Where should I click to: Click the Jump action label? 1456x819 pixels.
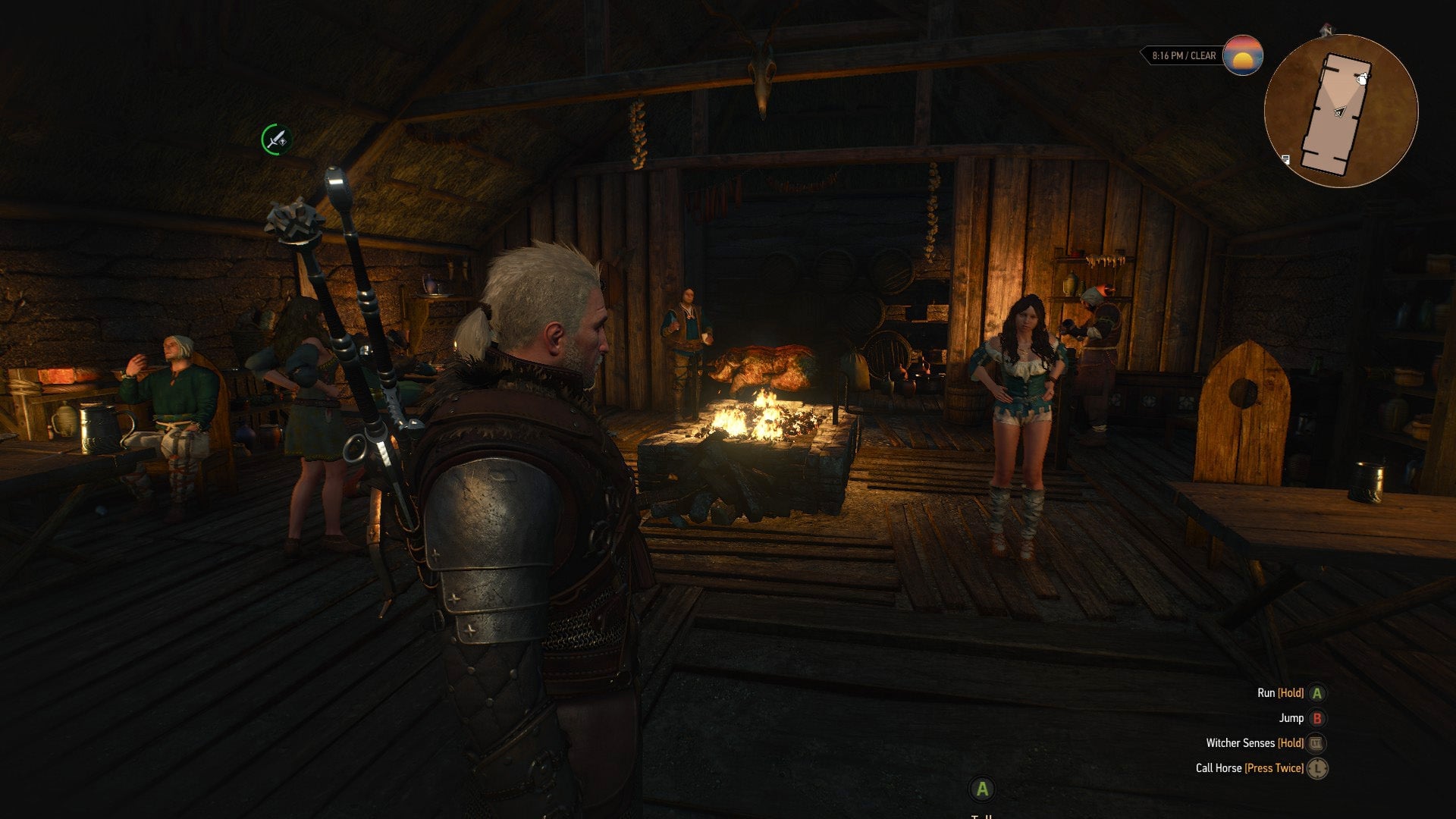pyautogui.click(x=1291, y=718)
